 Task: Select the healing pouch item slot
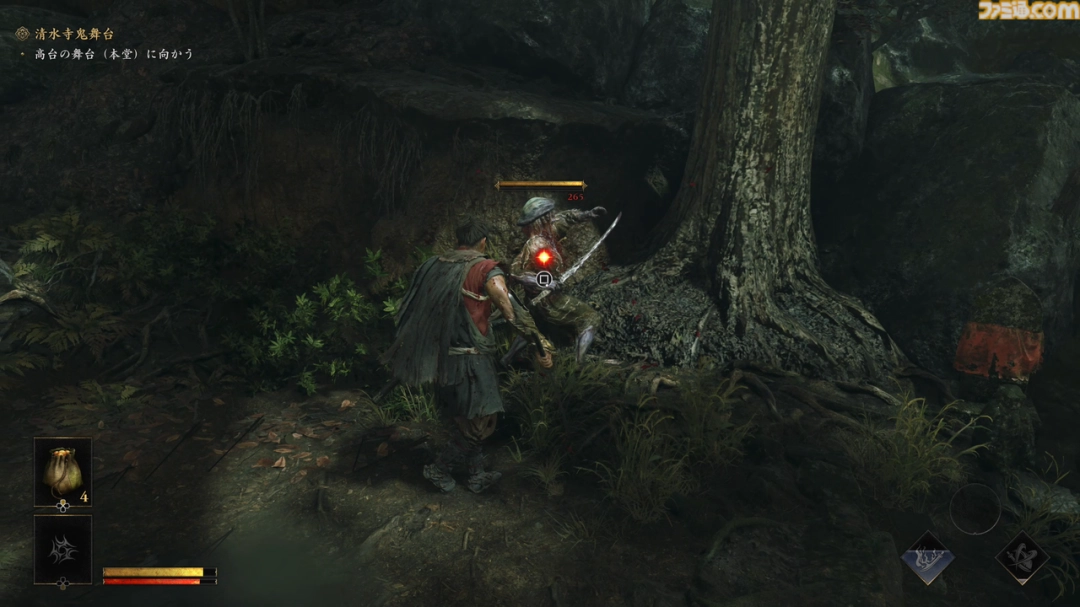tap(63, 471)
